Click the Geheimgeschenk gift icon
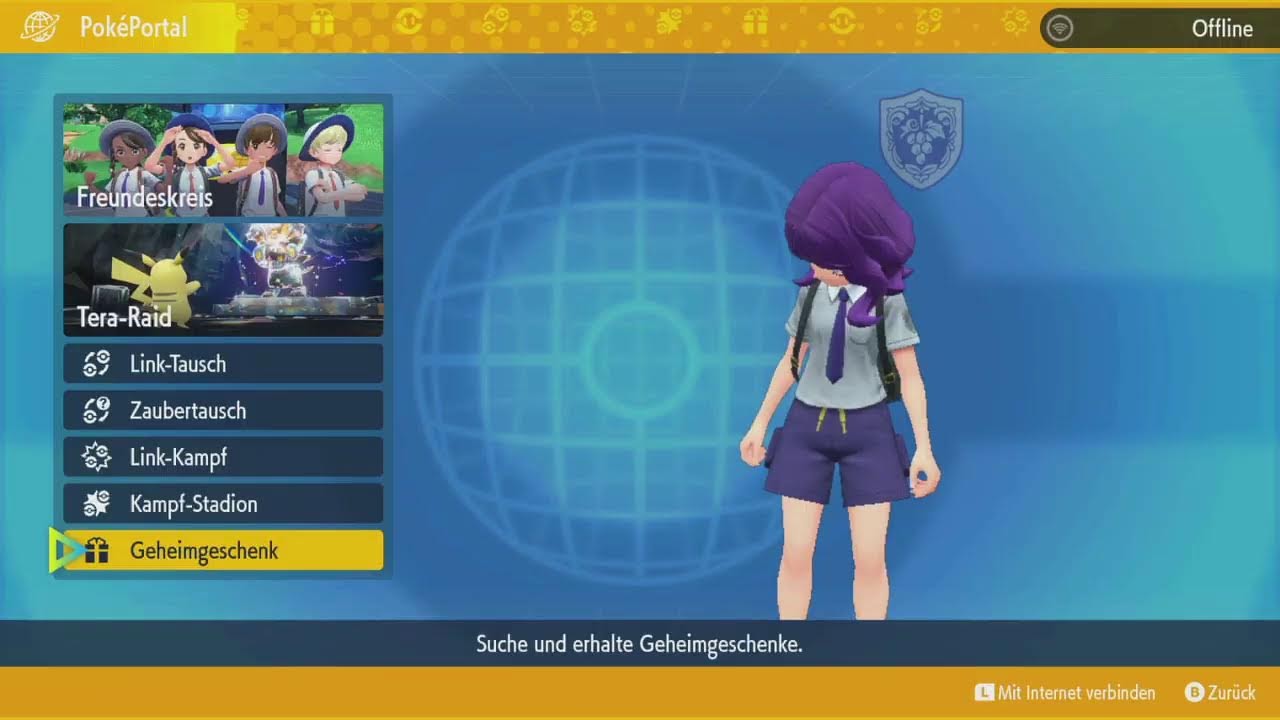Image resolution: width=1280 pixels, height=720 pixels. point(96,550)
